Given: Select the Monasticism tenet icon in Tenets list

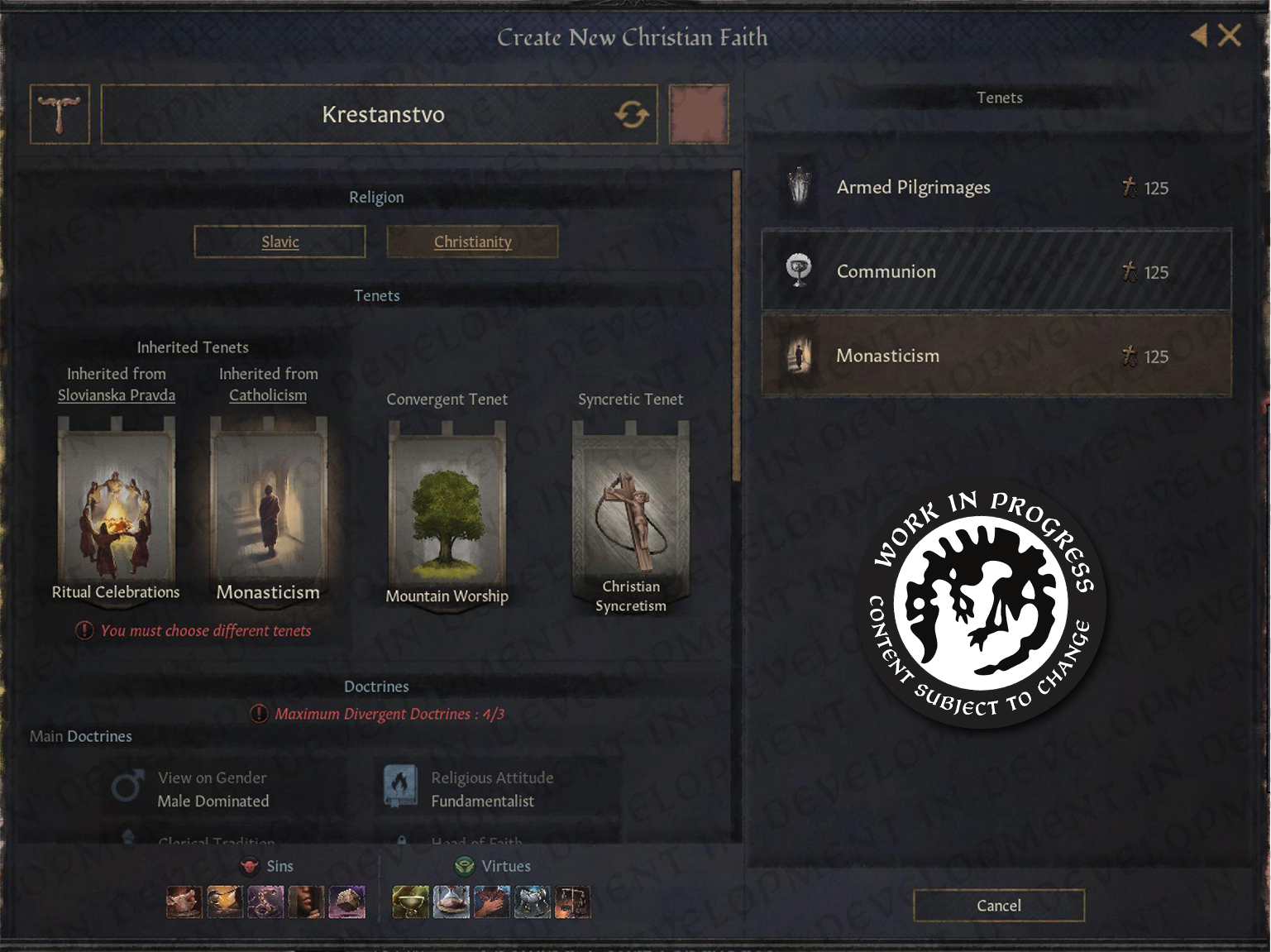Looking at the screenshot, I should point(800,356).
